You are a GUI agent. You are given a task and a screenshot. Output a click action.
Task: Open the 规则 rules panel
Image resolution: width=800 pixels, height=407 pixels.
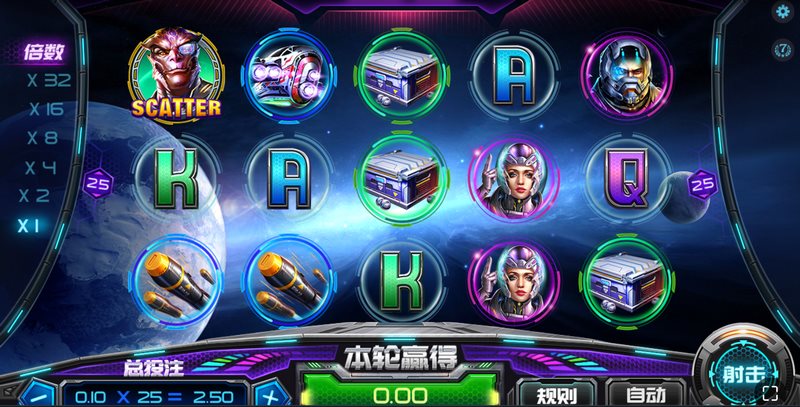tap(557, 394)
